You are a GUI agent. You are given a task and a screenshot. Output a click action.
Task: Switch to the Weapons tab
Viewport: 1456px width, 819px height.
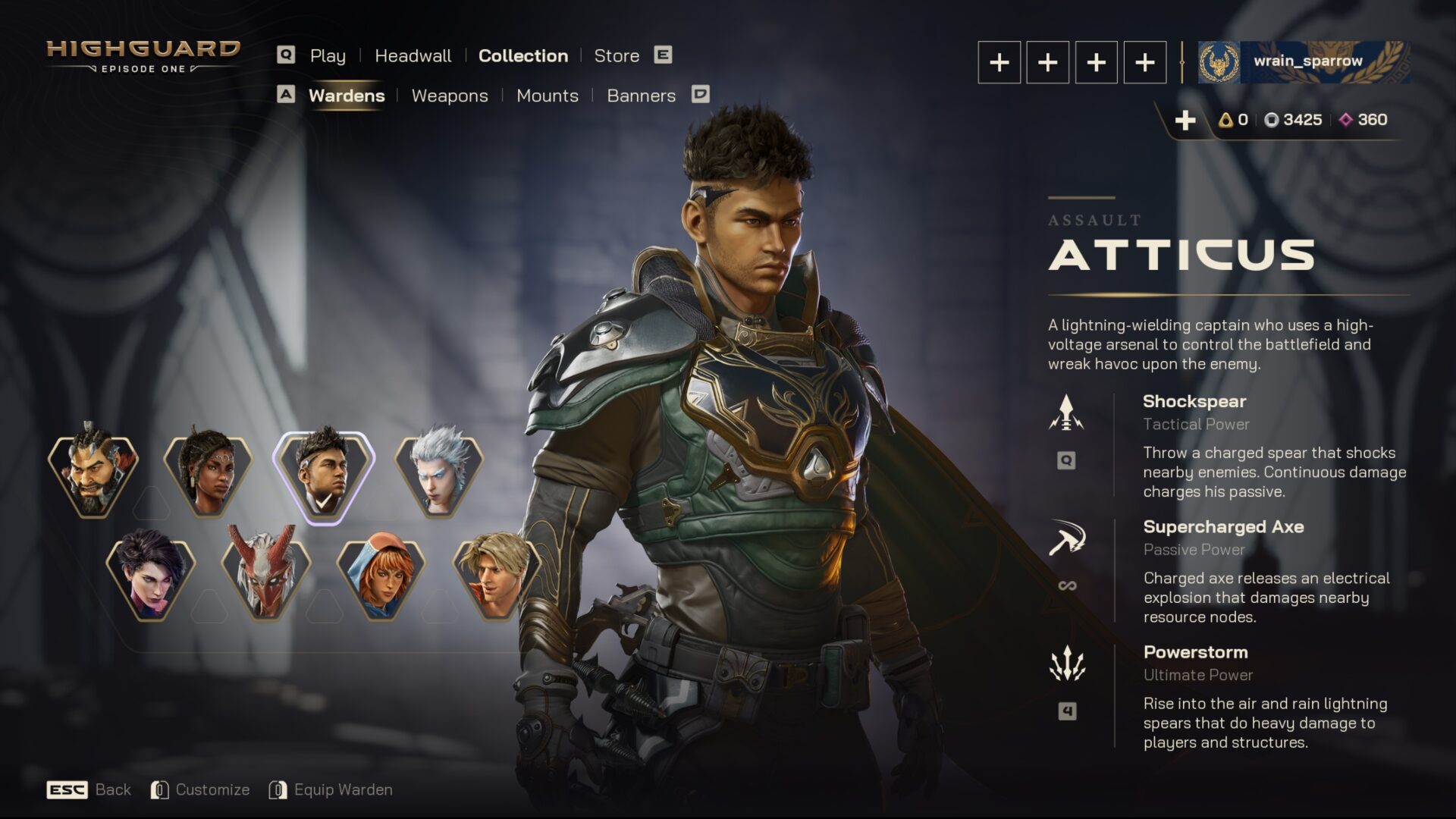pos(450,96)
